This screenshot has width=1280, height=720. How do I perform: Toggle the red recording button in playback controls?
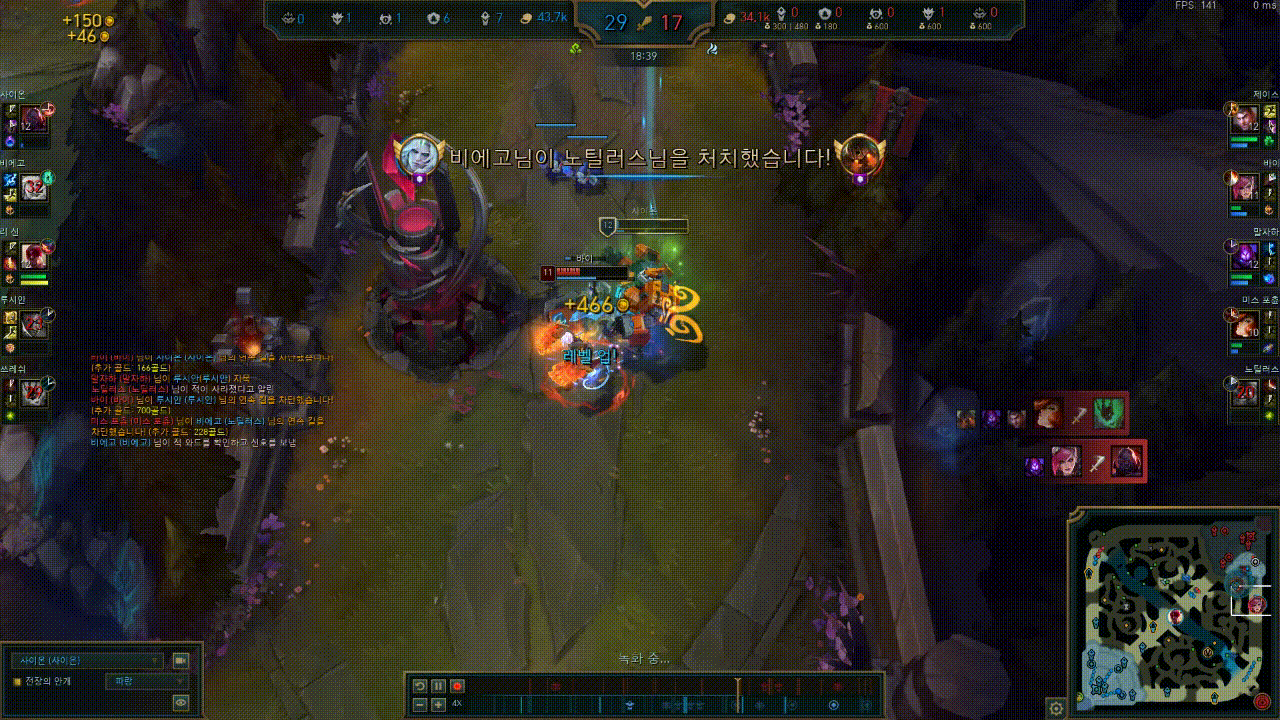point(457,686)
